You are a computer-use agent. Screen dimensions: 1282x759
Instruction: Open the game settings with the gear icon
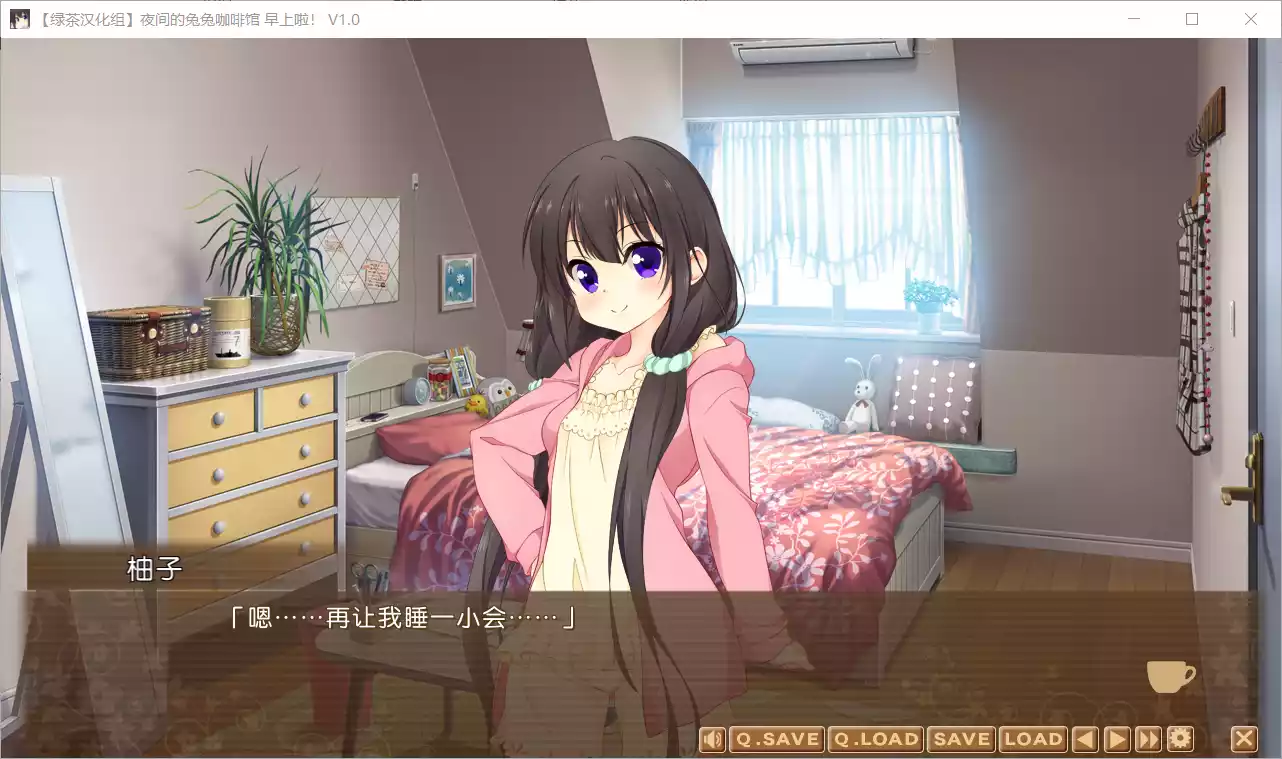tap(1178, 739)
